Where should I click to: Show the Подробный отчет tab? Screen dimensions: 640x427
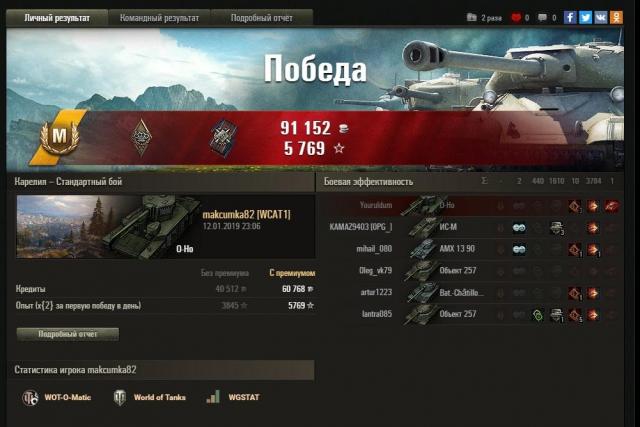[261, 17]
